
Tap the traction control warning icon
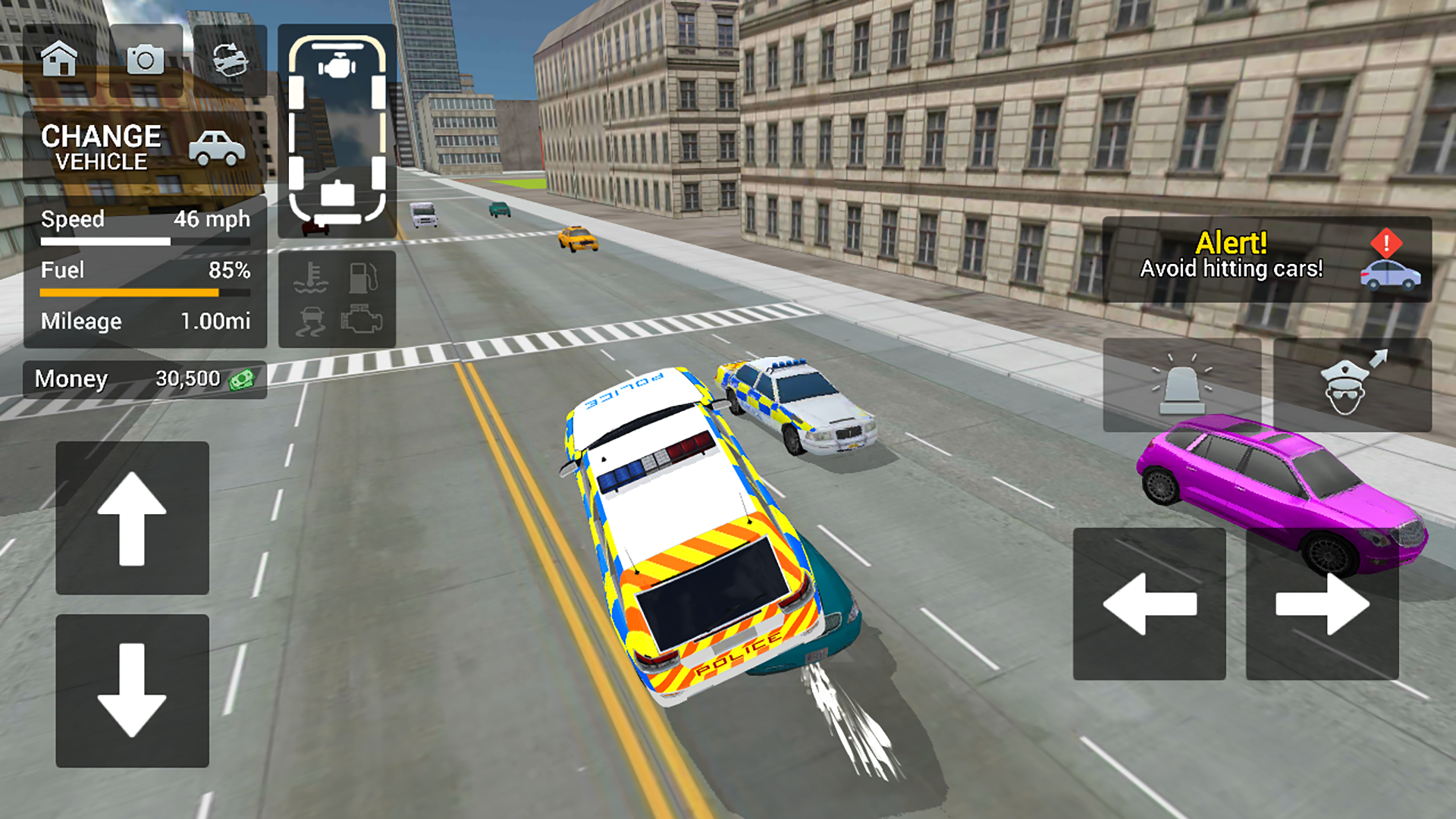(311, 322)
